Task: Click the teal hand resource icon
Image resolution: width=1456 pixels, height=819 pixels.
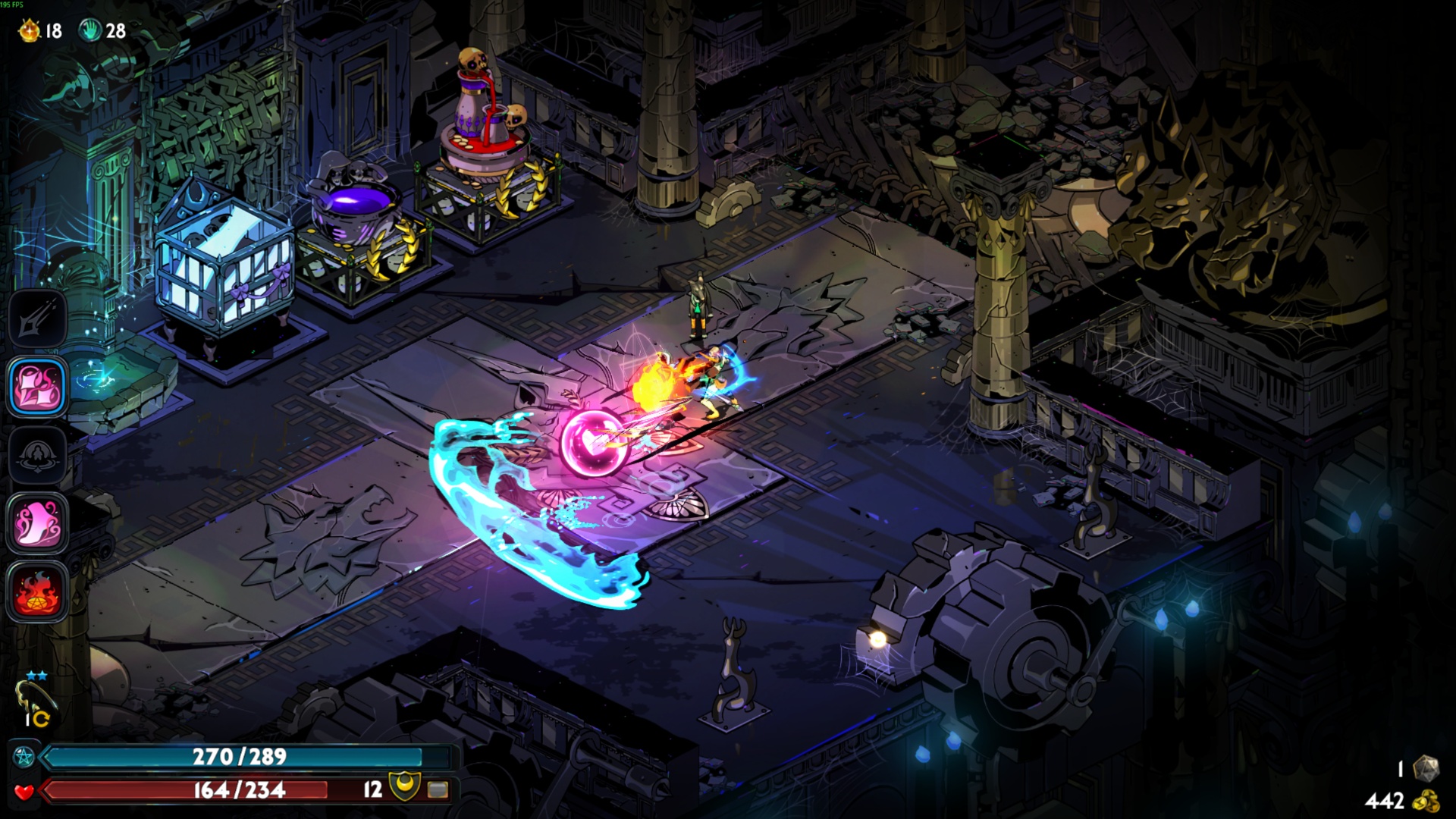Action: click(90, 30)
